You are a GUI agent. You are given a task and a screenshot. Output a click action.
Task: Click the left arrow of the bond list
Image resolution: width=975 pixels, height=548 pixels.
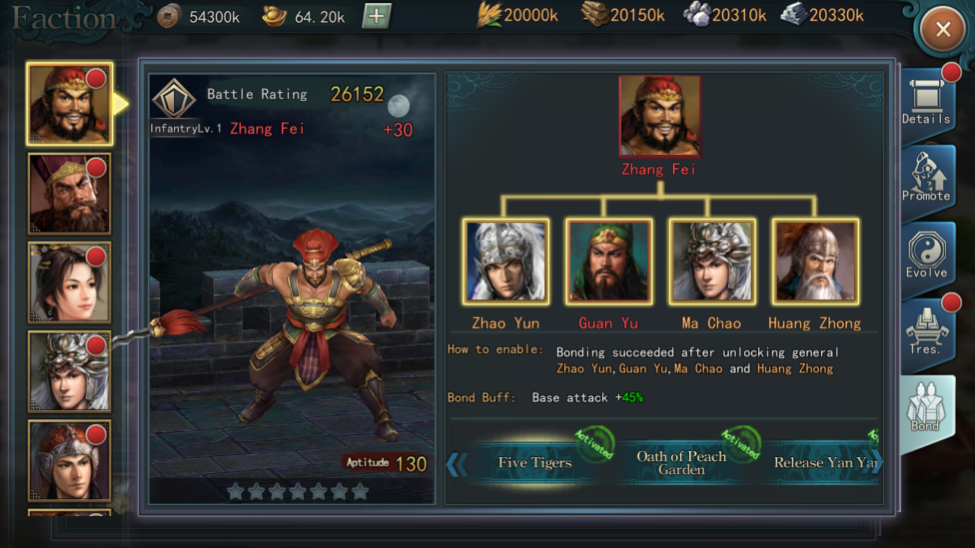pyautogui.click(x=457, y=464)
